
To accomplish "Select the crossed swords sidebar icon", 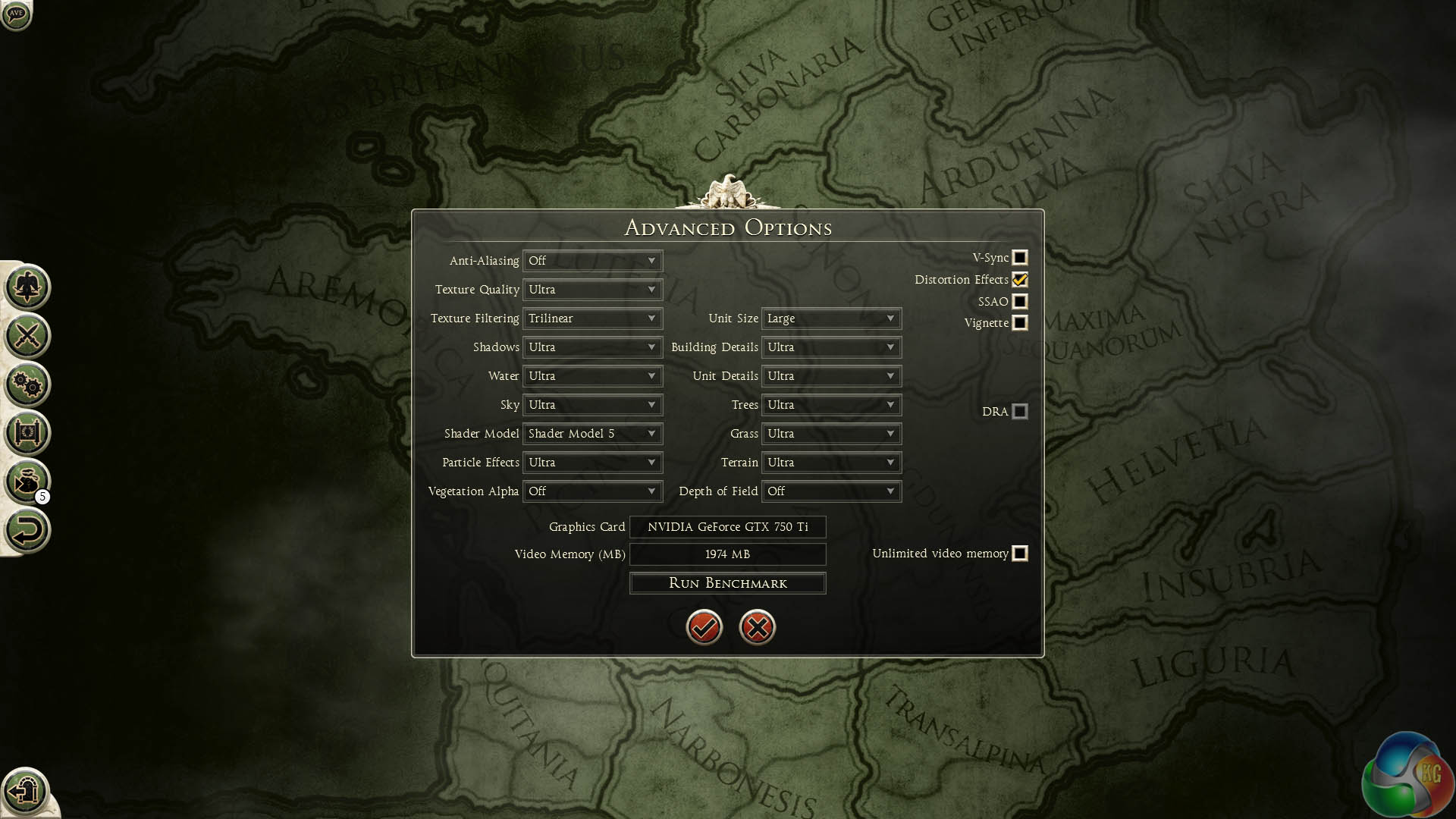I will (x=27, y=336).
